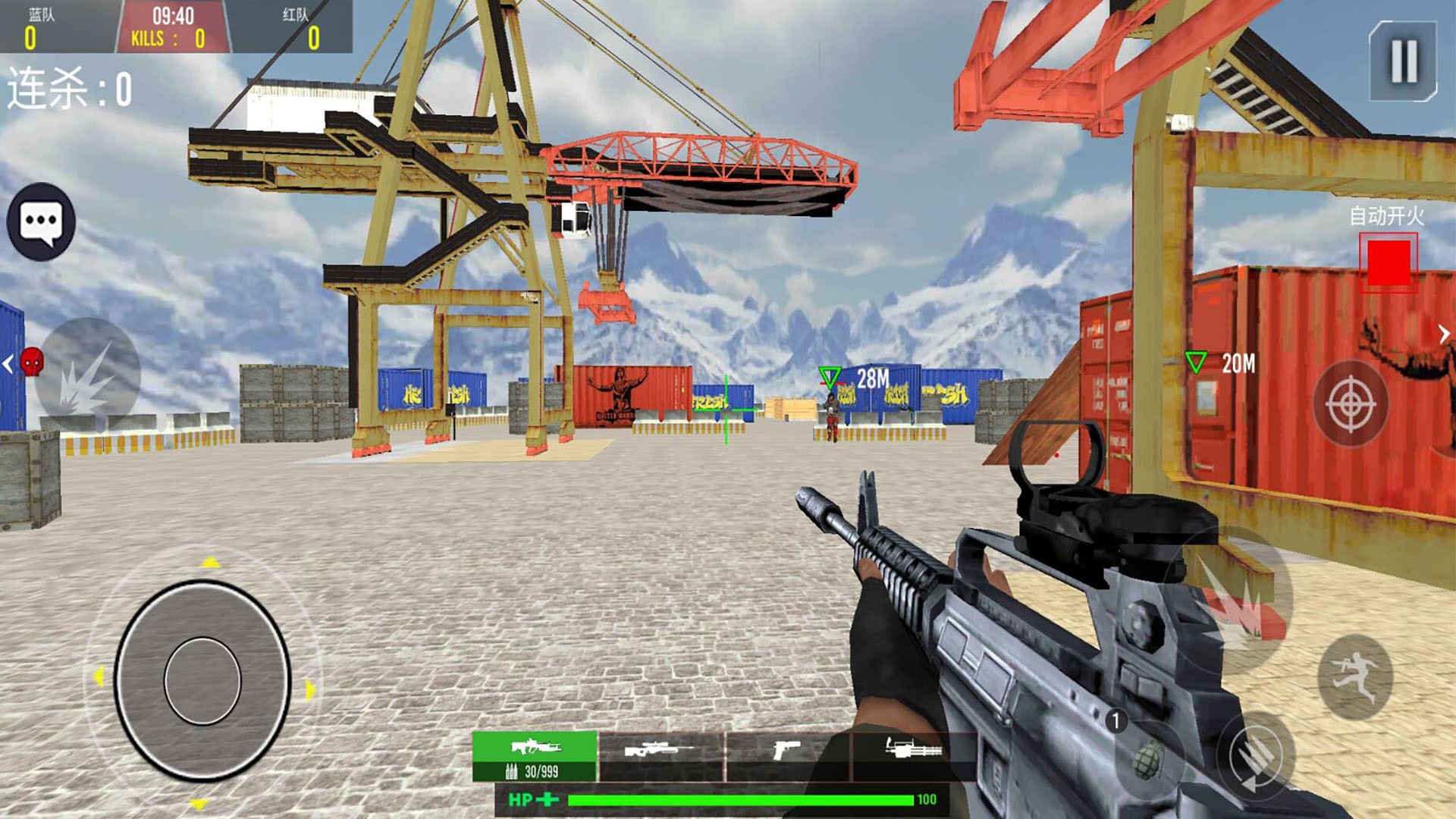Viewport: 1456px width, 819px height.
Task: Click the left-pointing chevron arrow
Action: tap(8, 364)
